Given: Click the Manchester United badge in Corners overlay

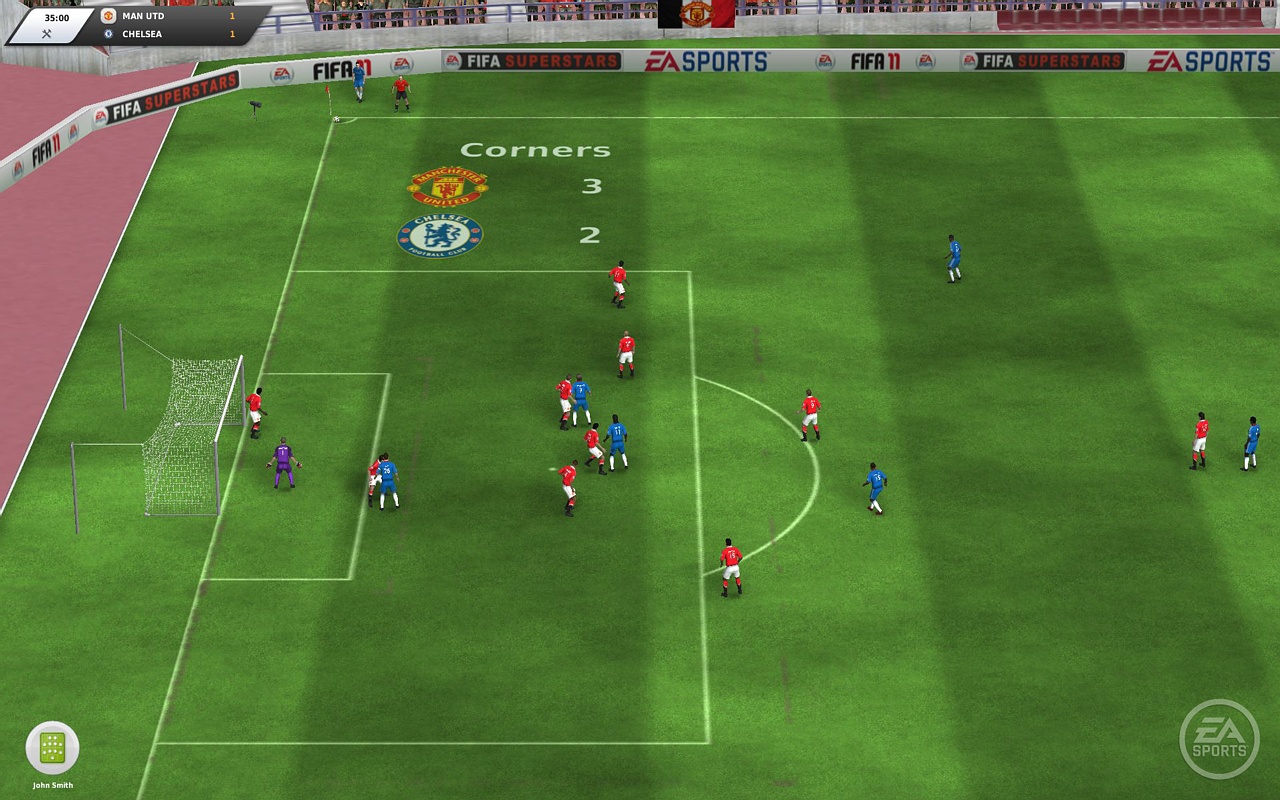Looking at the screenshot, I should coord(448,186).
